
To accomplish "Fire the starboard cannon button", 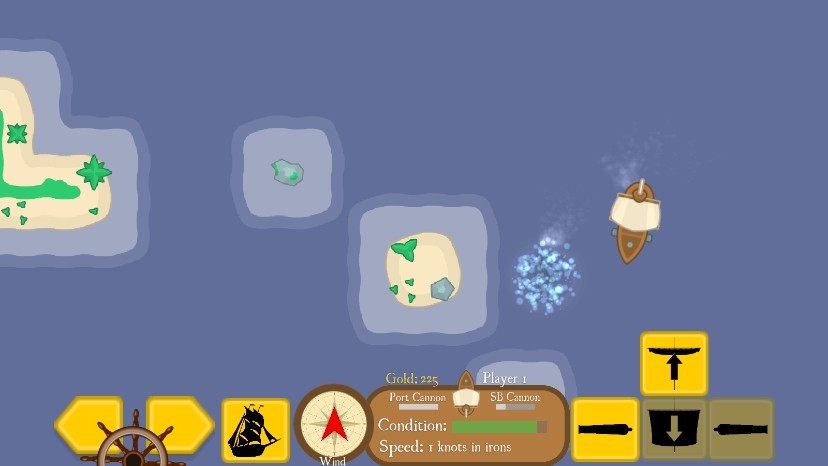I will point(741,429).
